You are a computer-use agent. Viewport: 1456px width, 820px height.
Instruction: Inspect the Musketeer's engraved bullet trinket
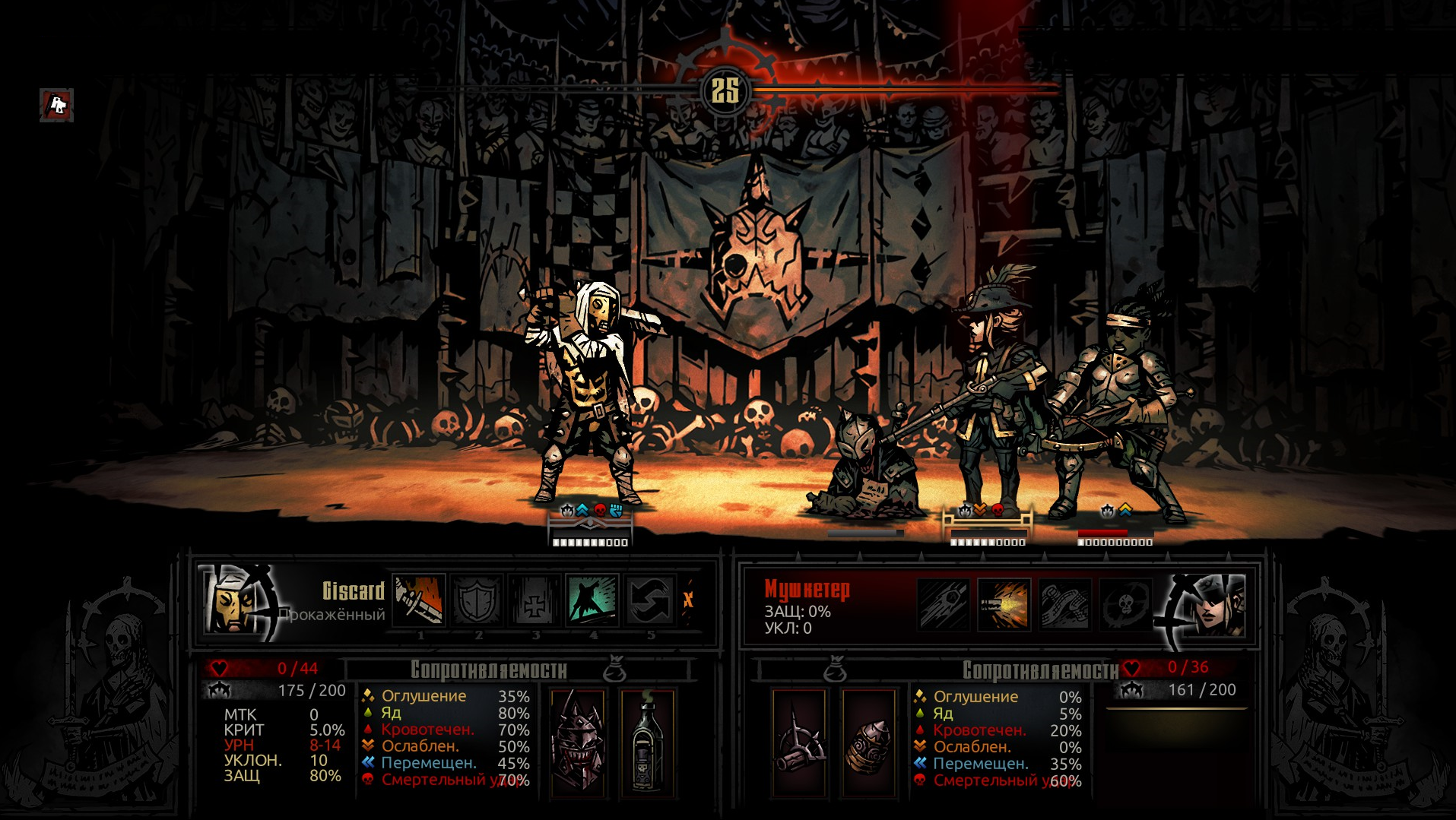pos(868,742)
